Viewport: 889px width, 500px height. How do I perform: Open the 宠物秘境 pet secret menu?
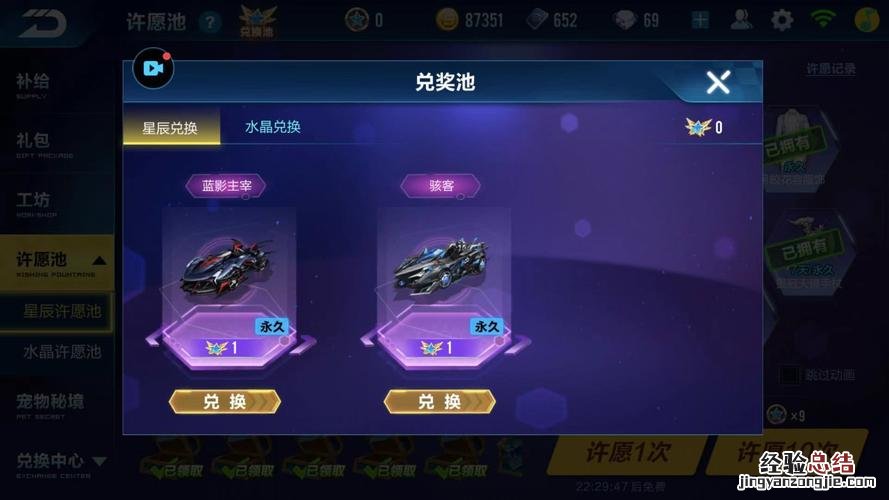point(50,402)
